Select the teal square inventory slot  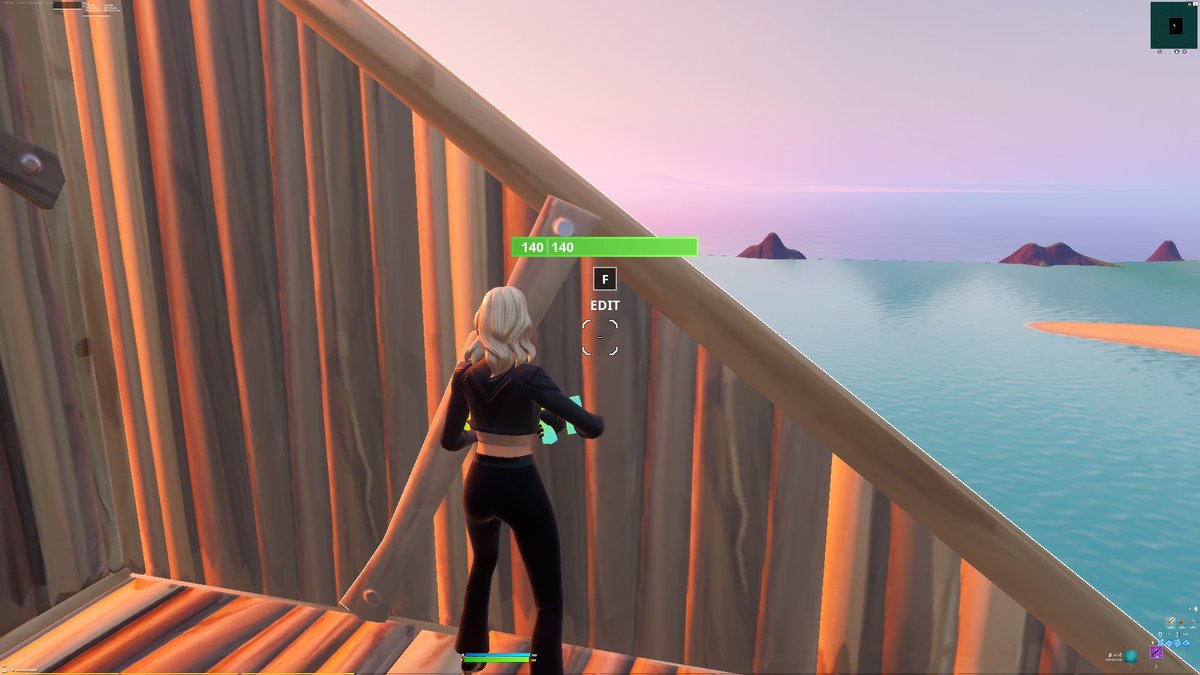tap(1131, 656)
